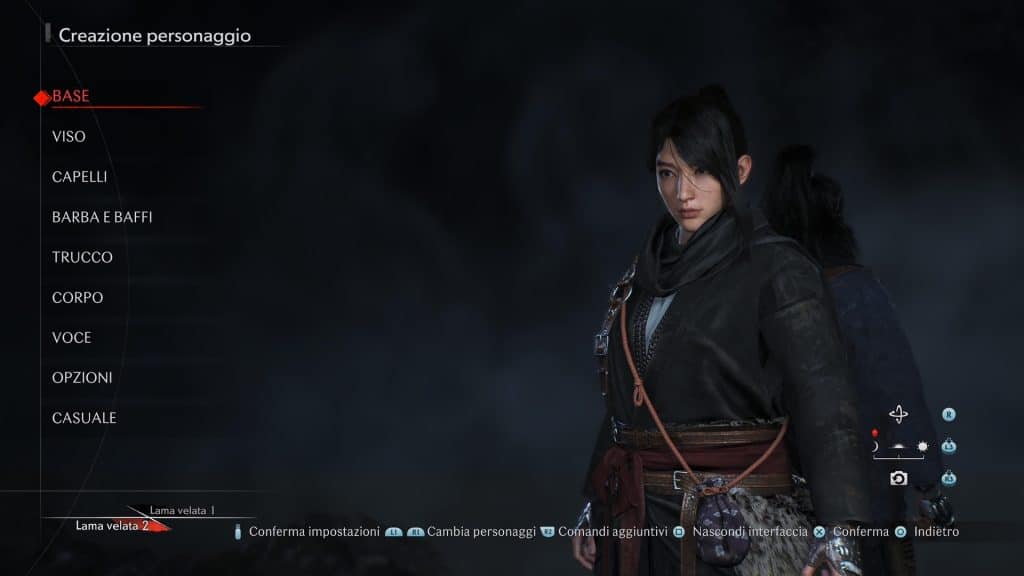Image resolution: width=1024 pixels, height=576 pixels.
Task: Select the TRUCCO makeup entry
Action: click(x=82, y=257)
